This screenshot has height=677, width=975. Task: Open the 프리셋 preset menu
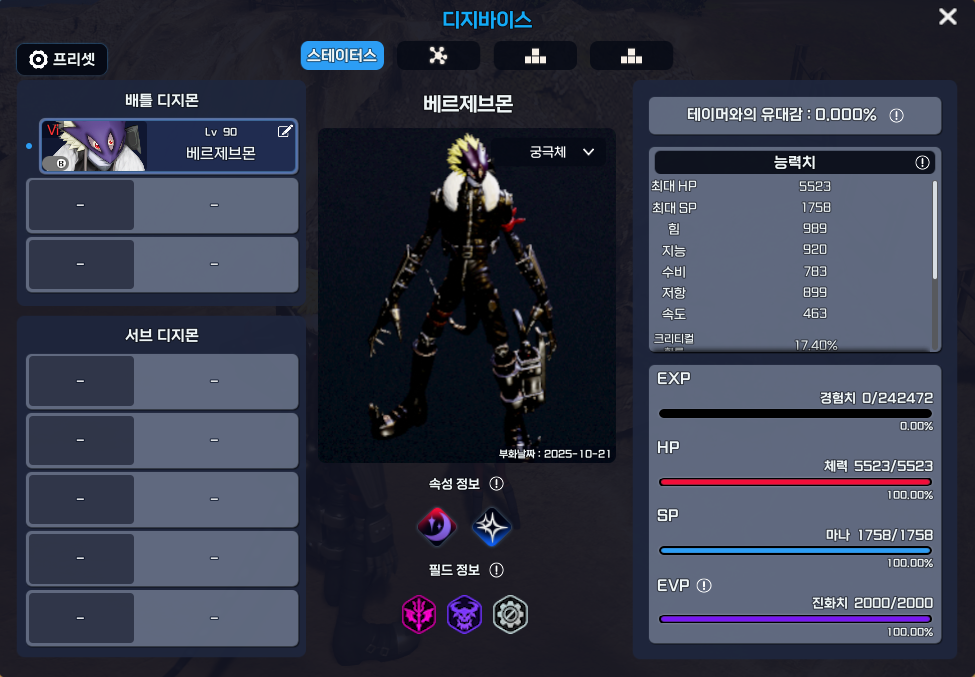point(62,59)
